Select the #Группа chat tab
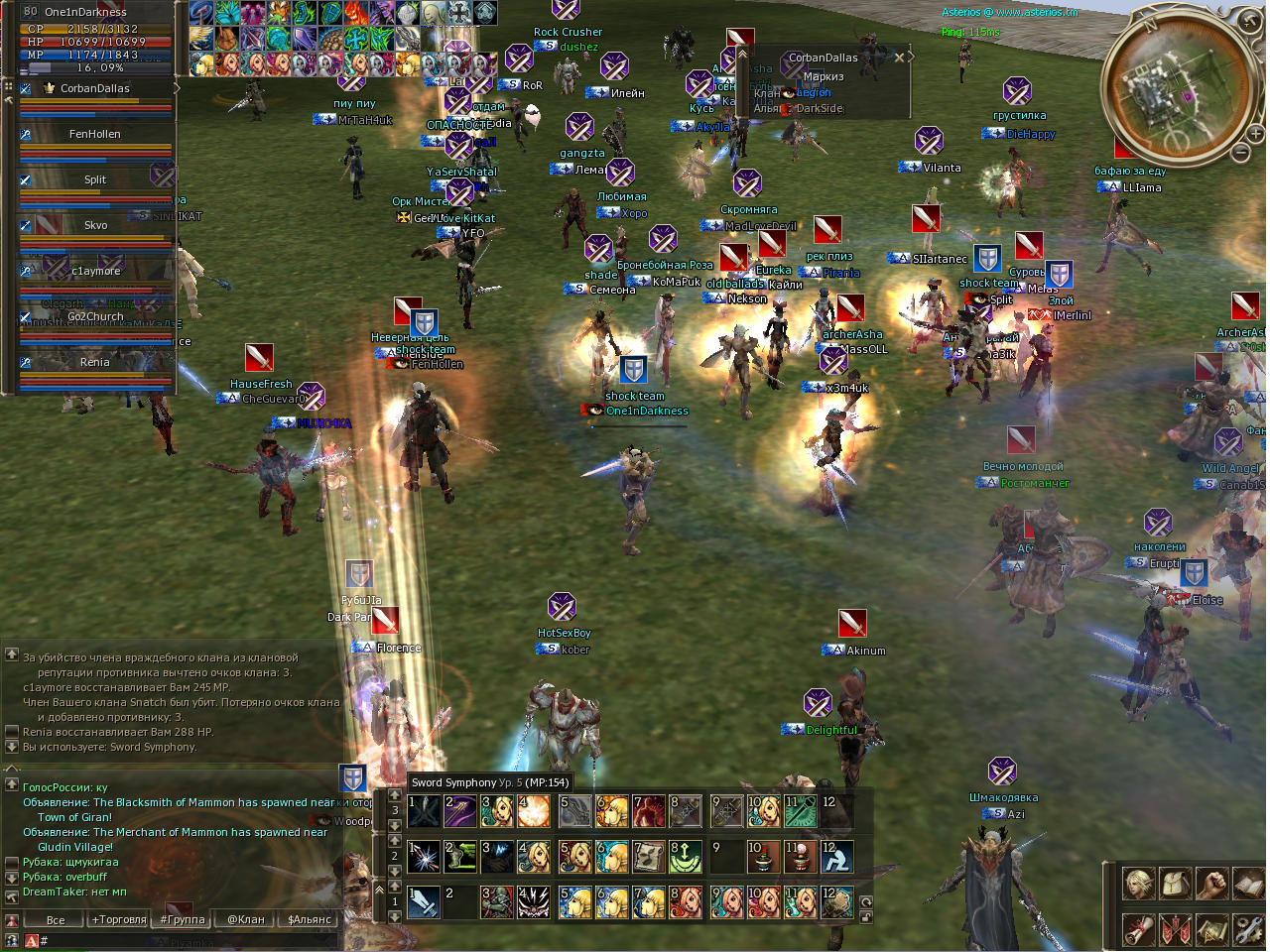The width and height of the screenshot is (1270, 952). pyautogui.click(x=183, y=919)
